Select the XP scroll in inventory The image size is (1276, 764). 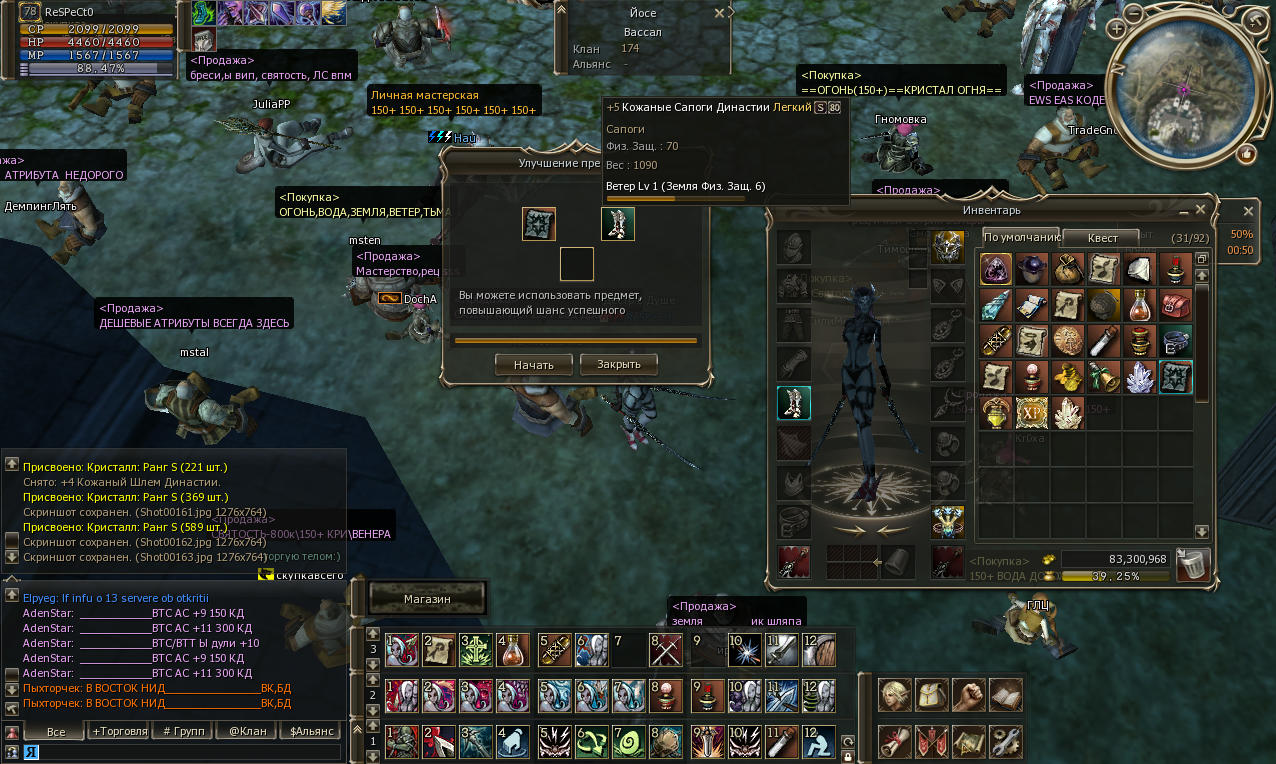[1032, 412]
